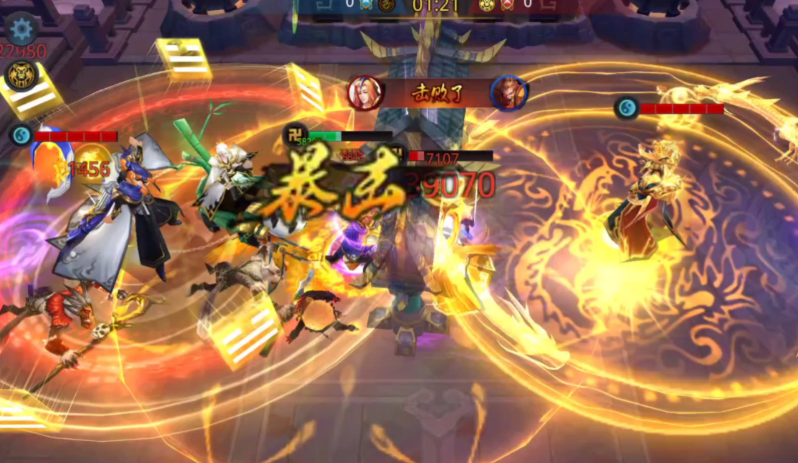
Task: Open the gear settings menu
Action: pos(21,27)
